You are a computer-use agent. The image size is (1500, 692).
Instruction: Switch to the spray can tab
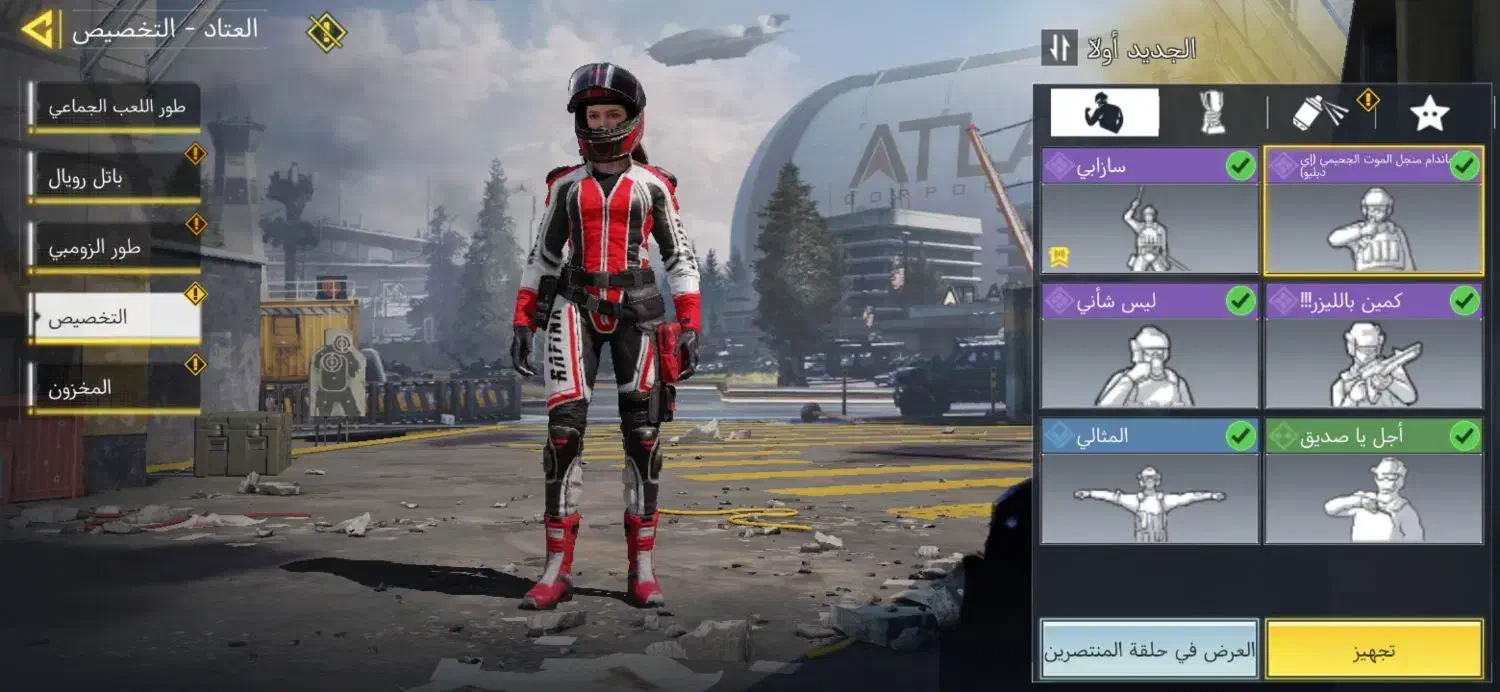[1320, 113]
